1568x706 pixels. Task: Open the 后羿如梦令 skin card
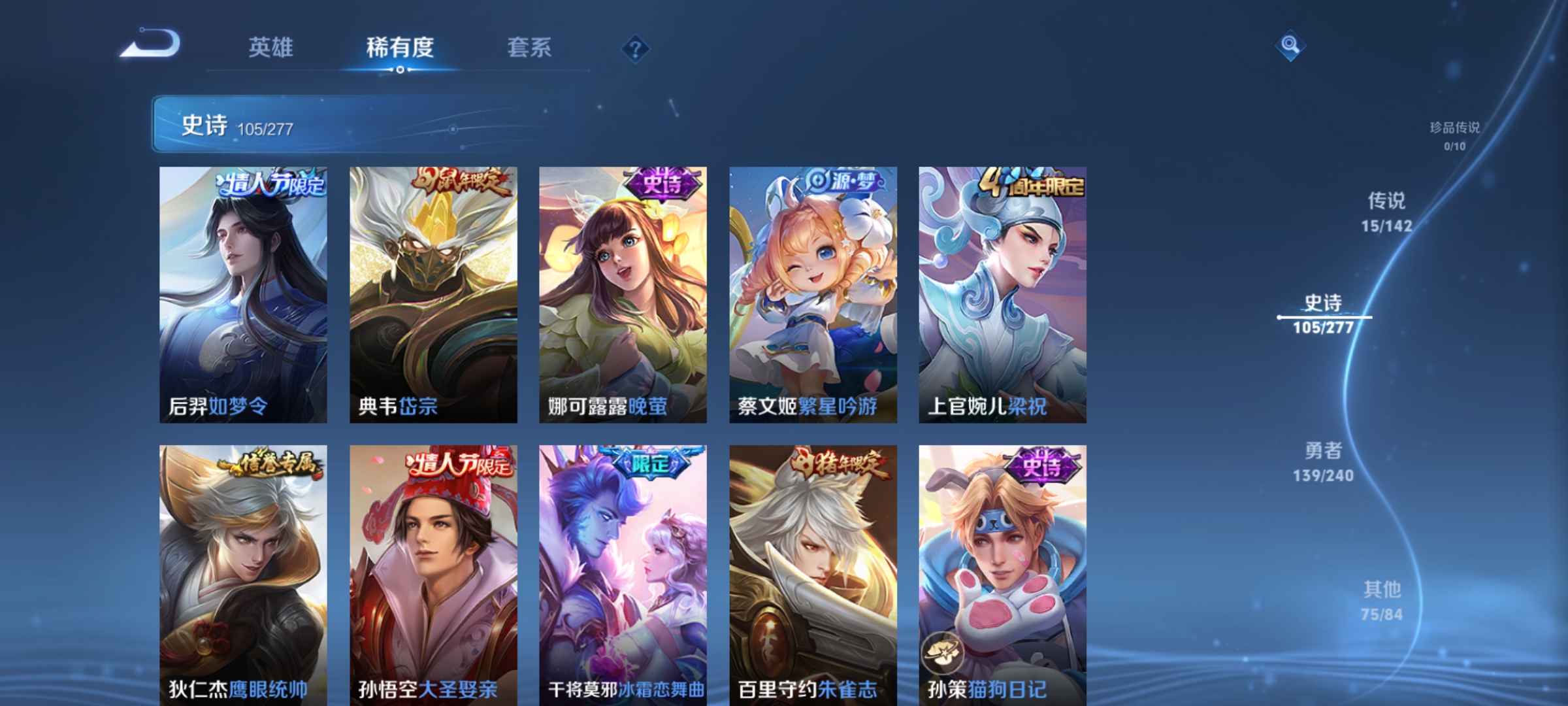(245, 294)
